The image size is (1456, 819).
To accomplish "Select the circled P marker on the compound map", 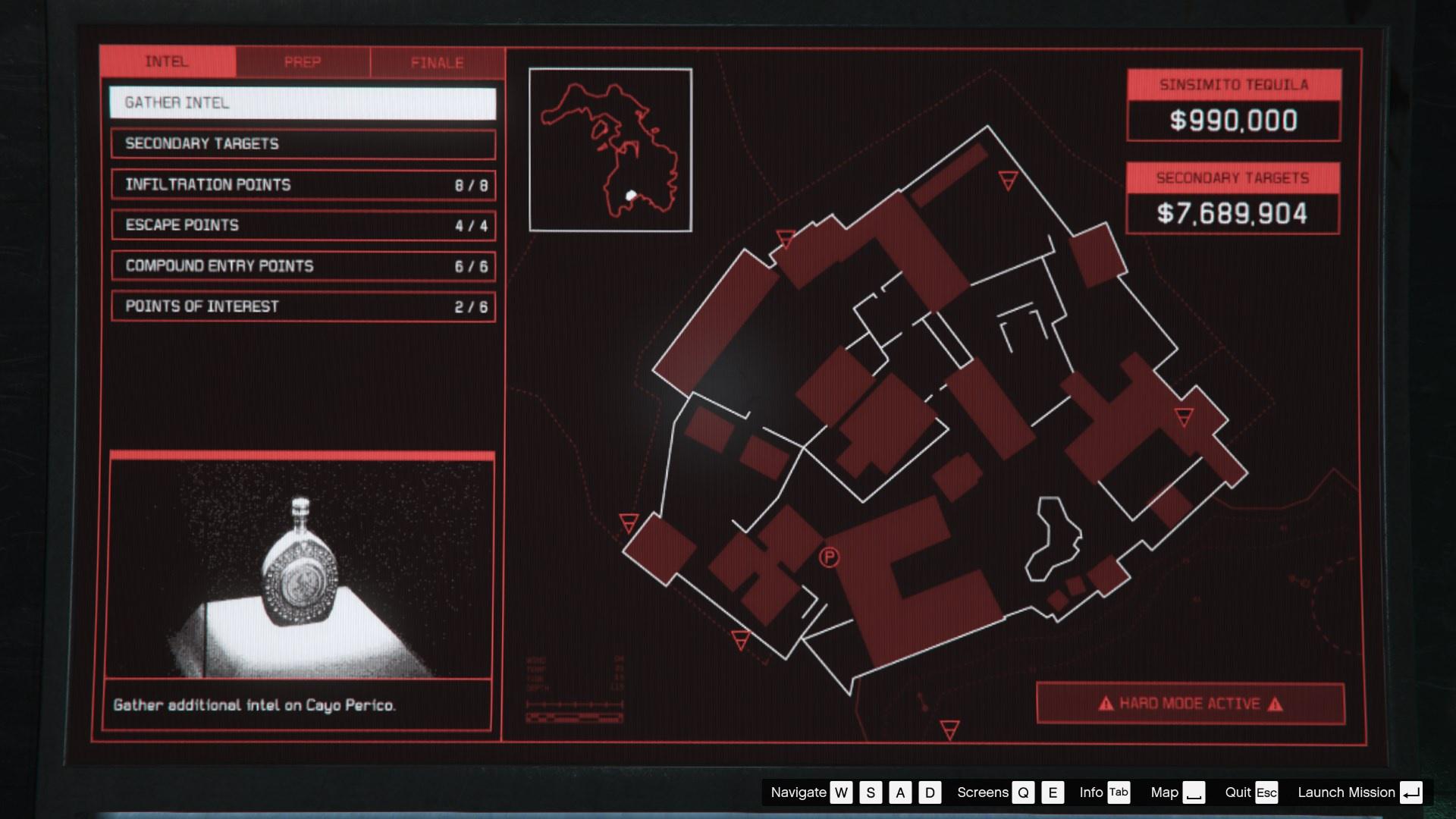I will pos(830,558).
